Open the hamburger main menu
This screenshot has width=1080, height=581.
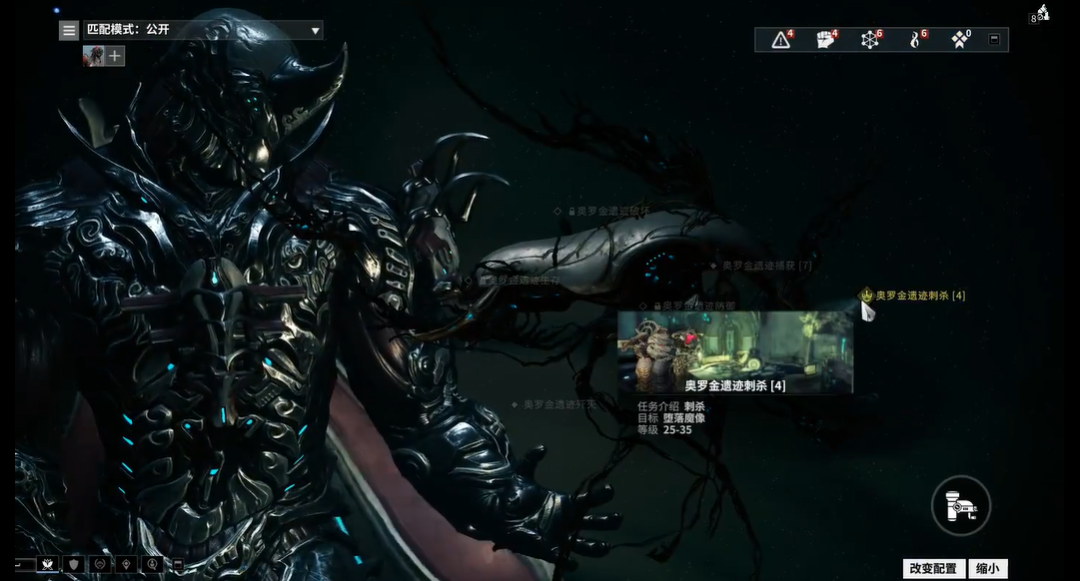(x=69, y=30)
